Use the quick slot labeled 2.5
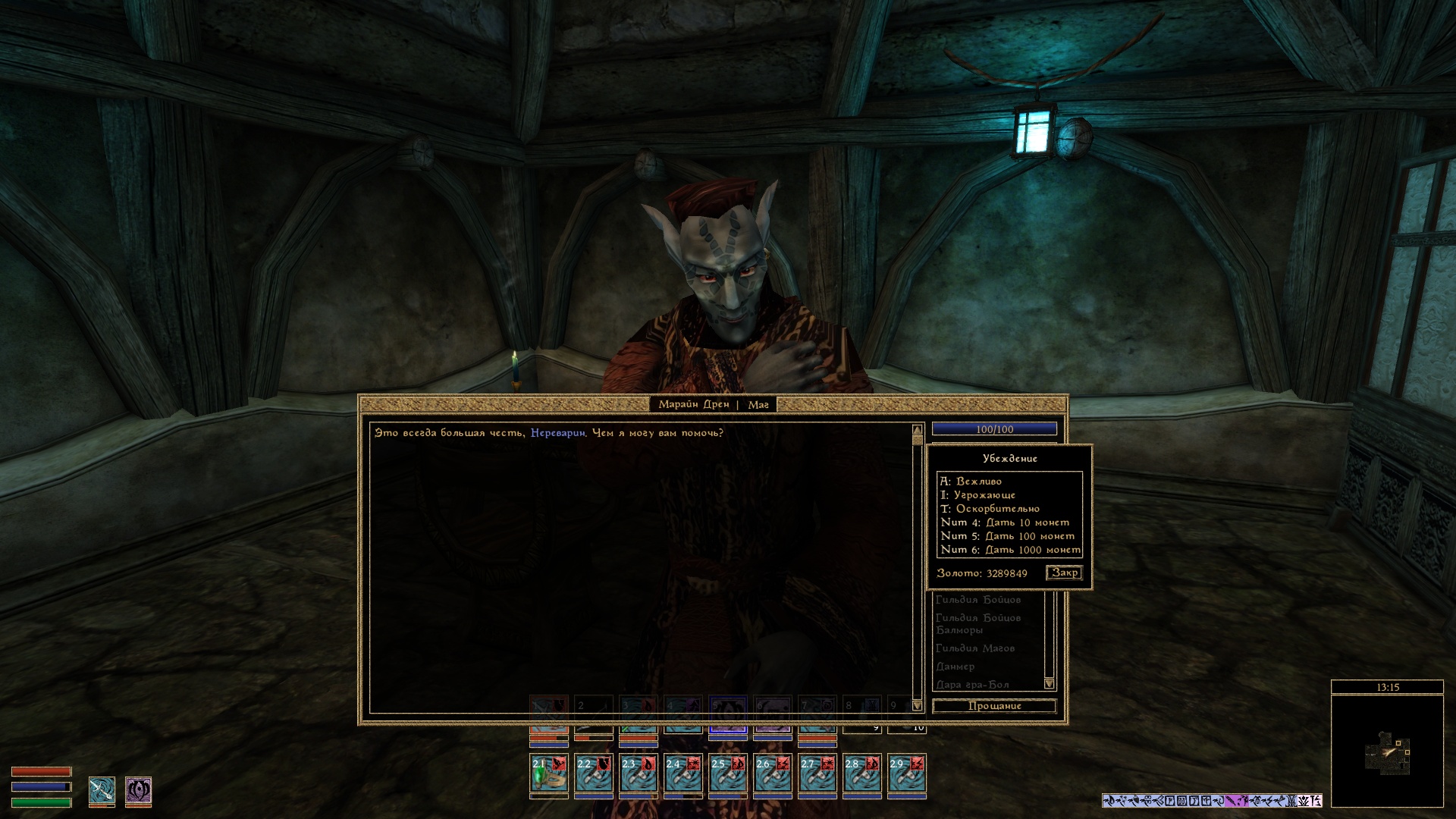The height and width of the screenshot is (819, 1456). click(x=728, y=773)
